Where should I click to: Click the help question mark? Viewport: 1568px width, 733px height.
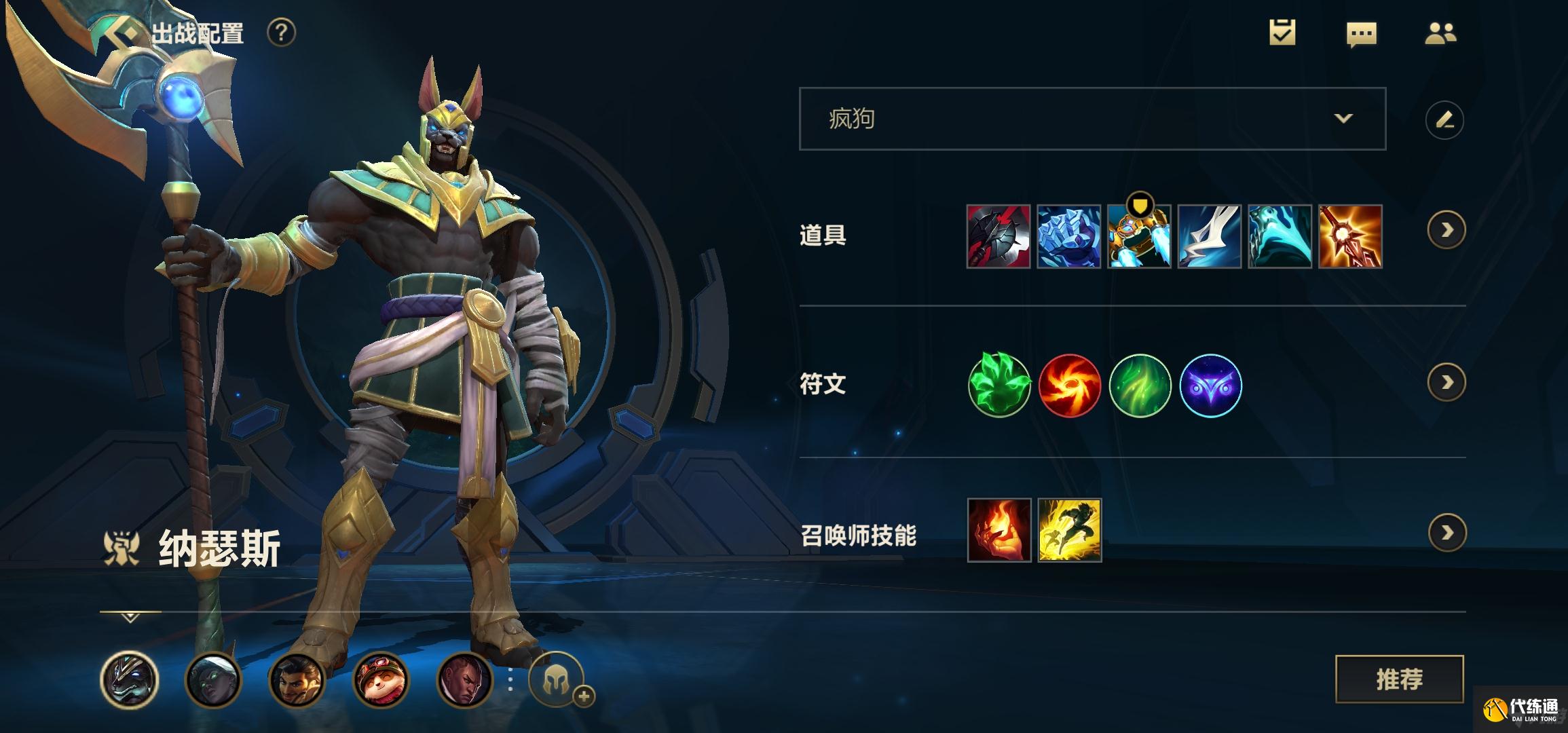pyautogui.click(x=281, y=33)
